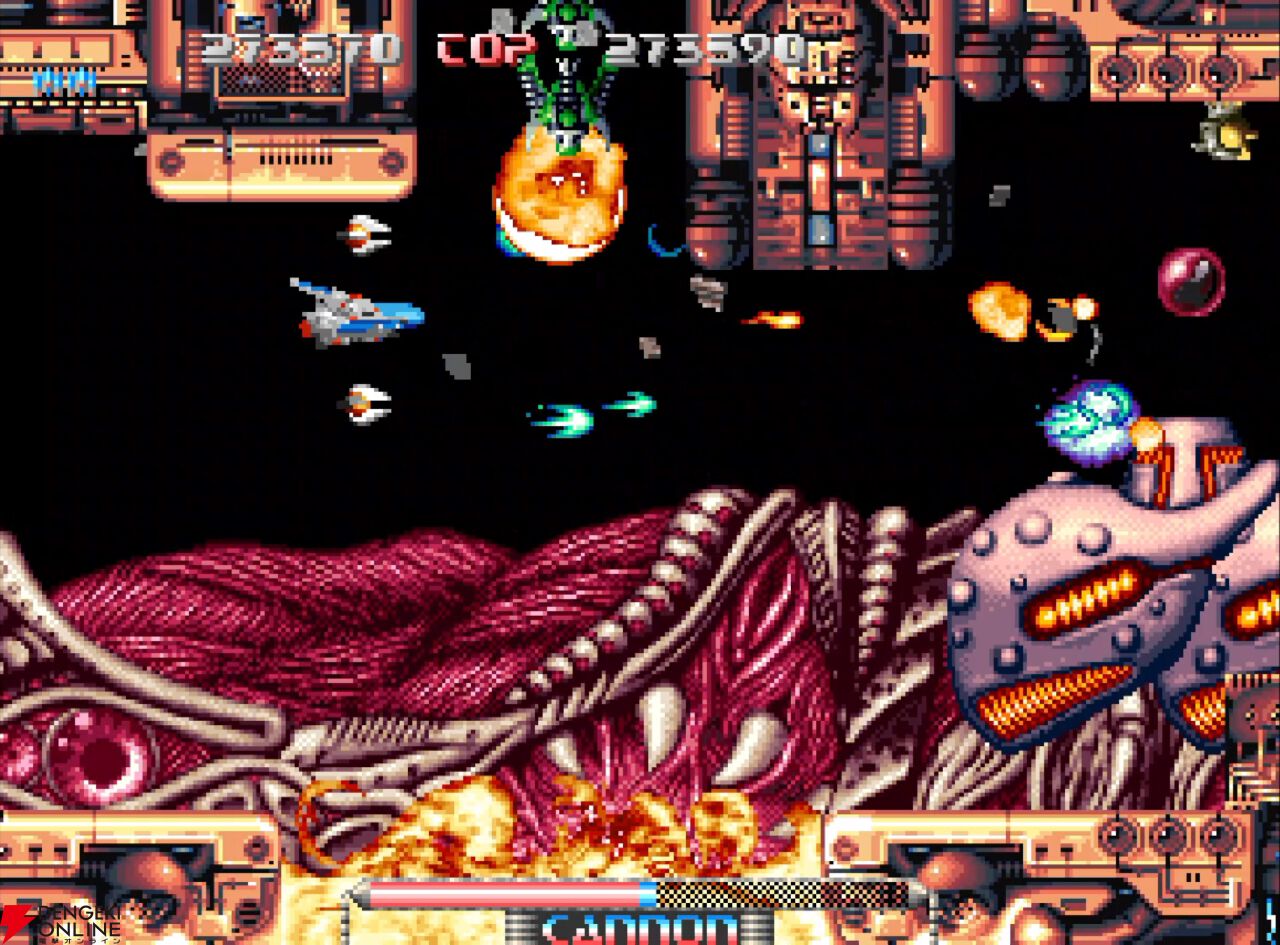Select the dark red sphere enemy upper right
1280x945 pixels.
pos(1190,280)
